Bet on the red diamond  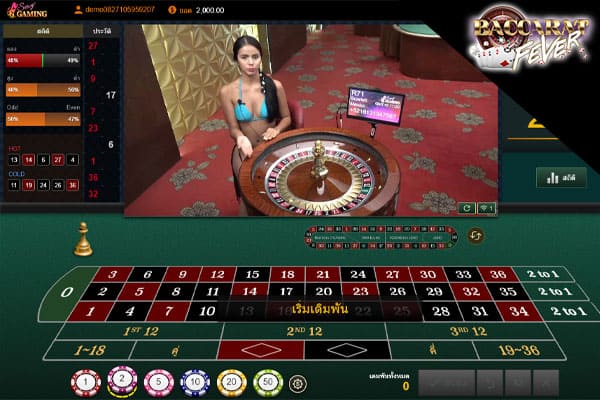click(x=259, y=351)
